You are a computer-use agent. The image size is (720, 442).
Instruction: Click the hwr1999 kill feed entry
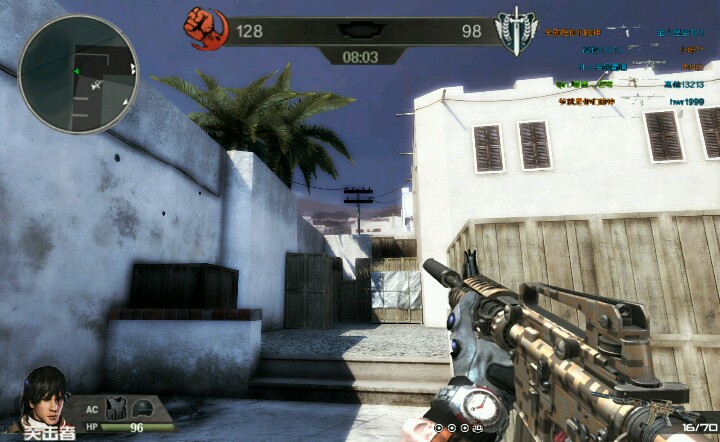click(685, 102)
